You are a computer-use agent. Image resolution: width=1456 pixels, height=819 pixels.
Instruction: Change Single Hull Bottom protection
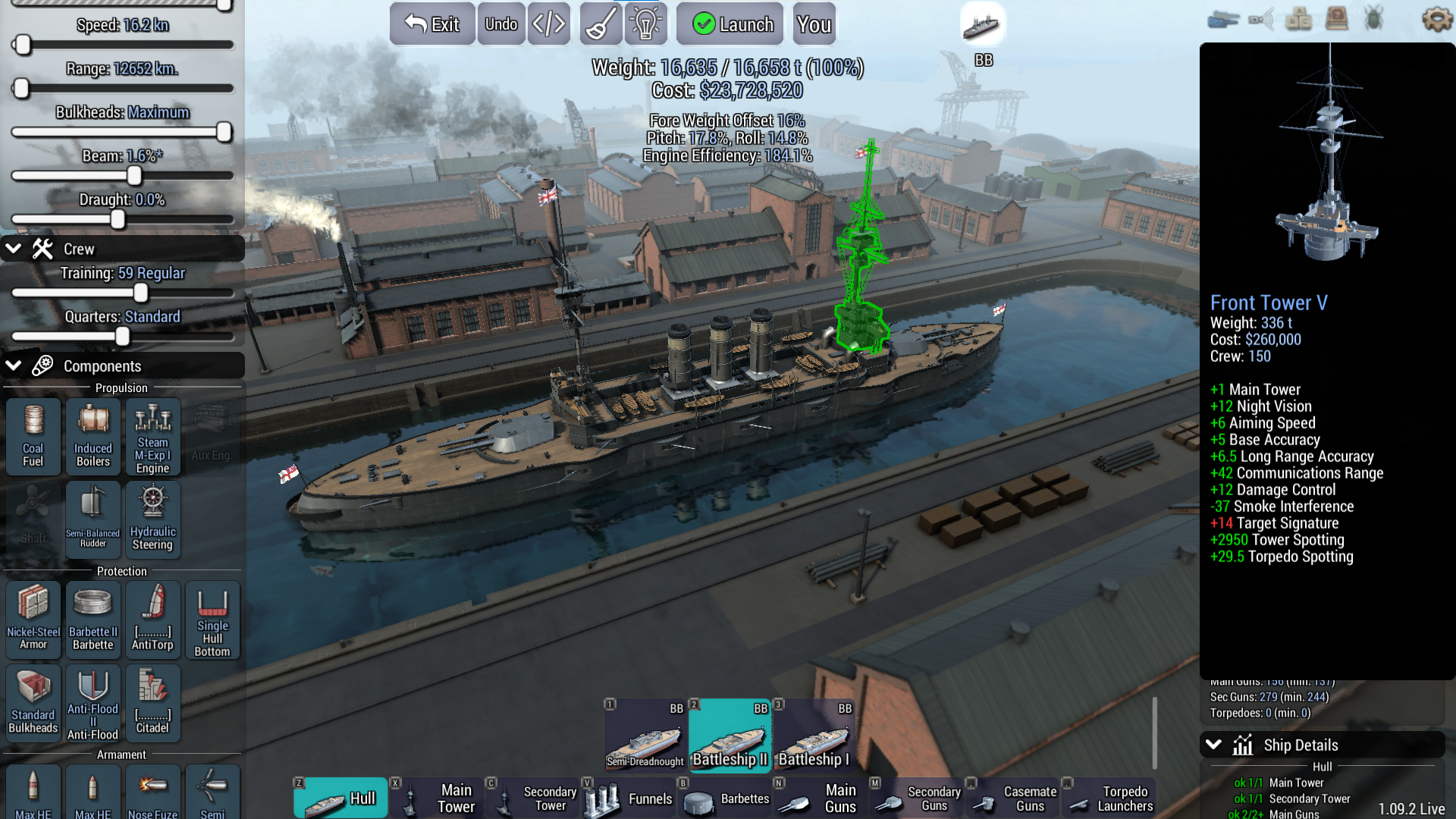[x=212, y=620]
